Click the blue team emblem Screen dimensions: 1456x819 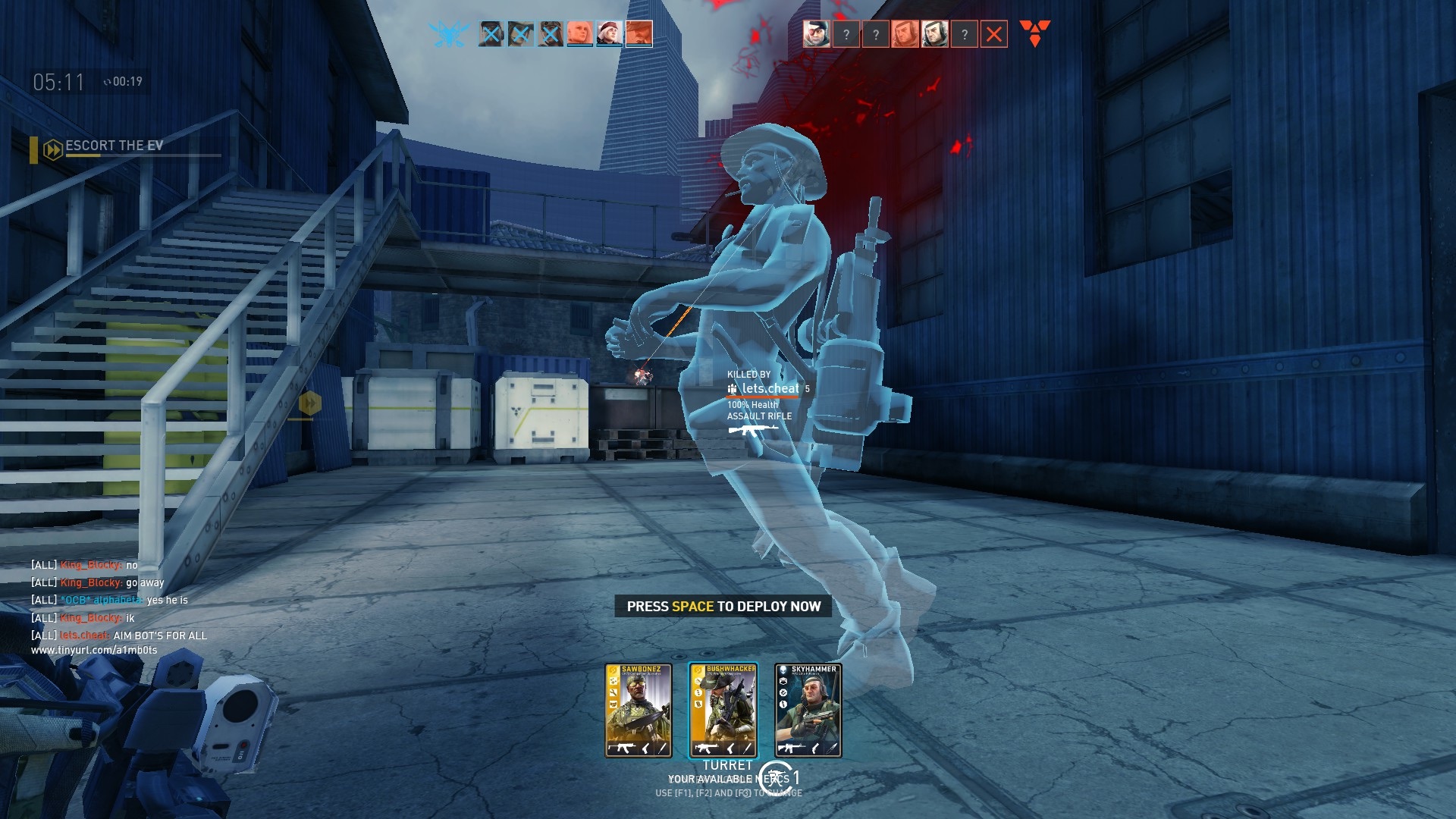coord(447,34)
